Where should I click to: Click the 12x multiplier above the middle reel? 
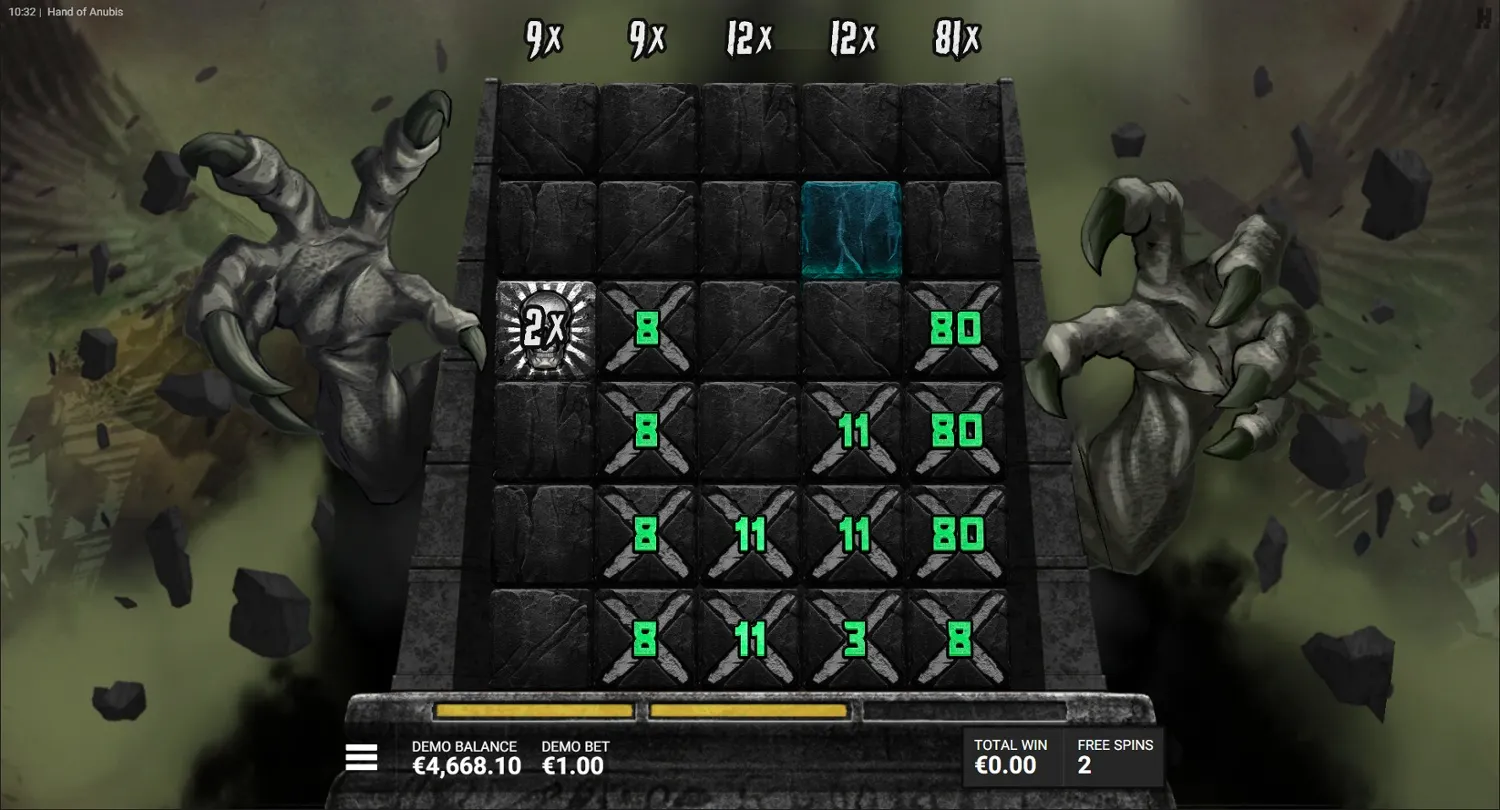[x=749, y=38]
